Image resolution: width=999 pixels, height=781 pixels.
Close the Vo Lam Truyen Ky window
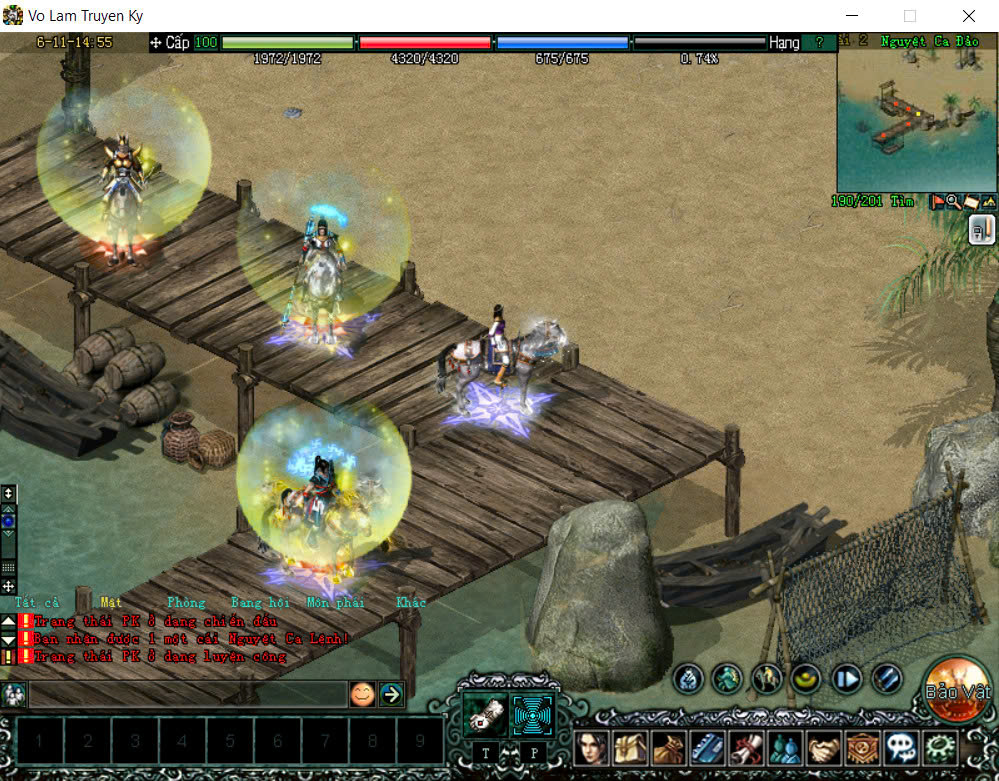(x=969, y=16)
